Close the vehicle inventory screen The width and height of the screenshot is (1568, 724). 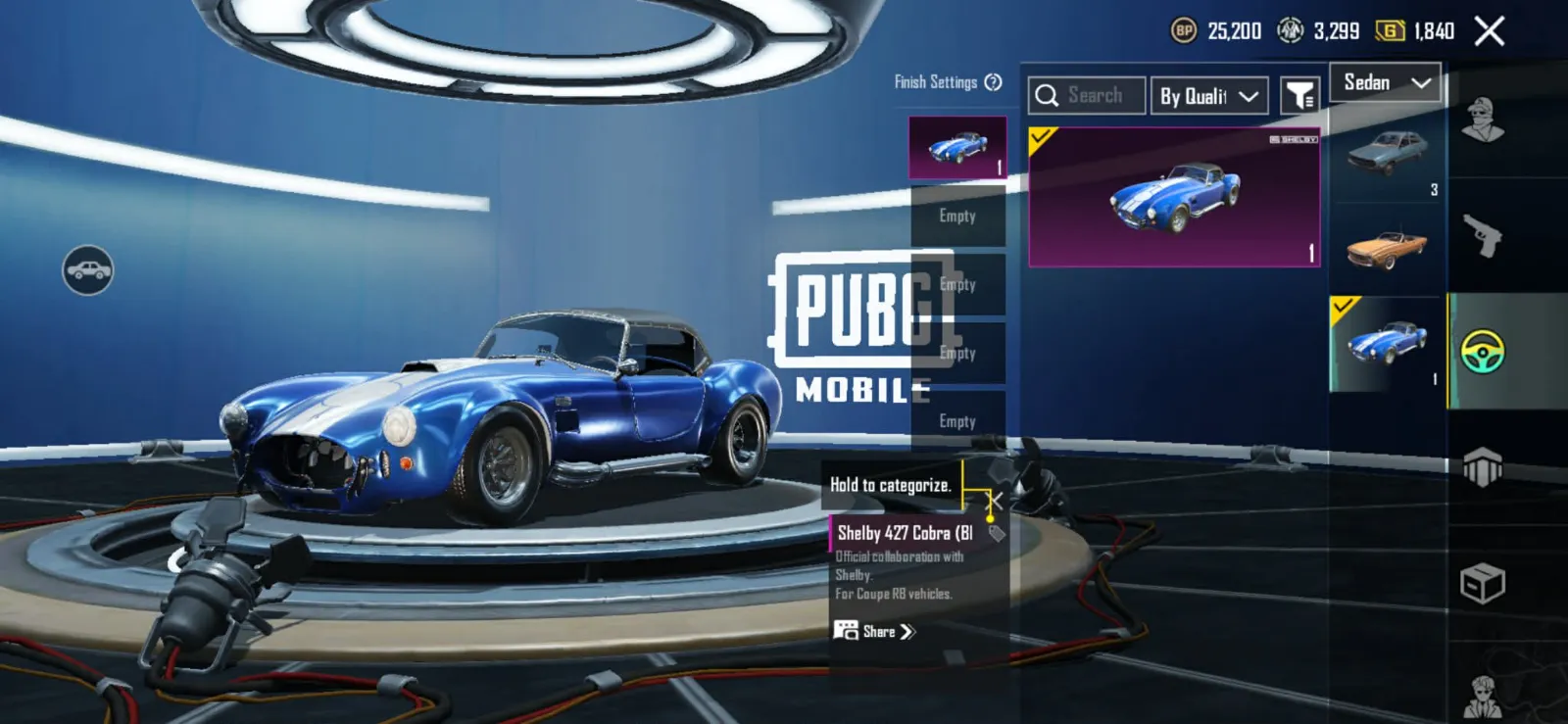(1489, 31)
